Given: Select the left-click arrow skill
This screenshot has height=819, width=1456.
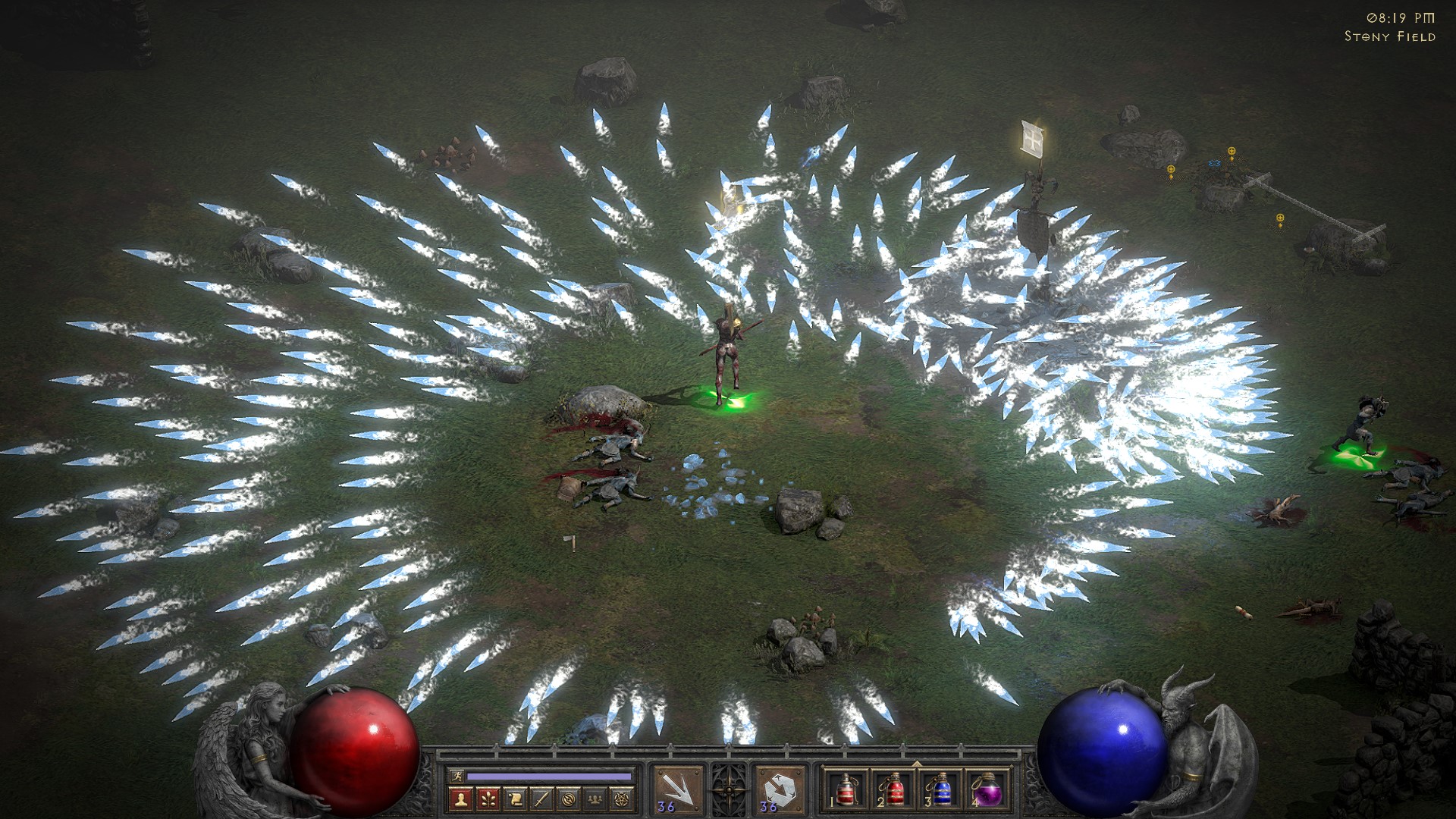Looking at the screenshot, I should point(678,790).
